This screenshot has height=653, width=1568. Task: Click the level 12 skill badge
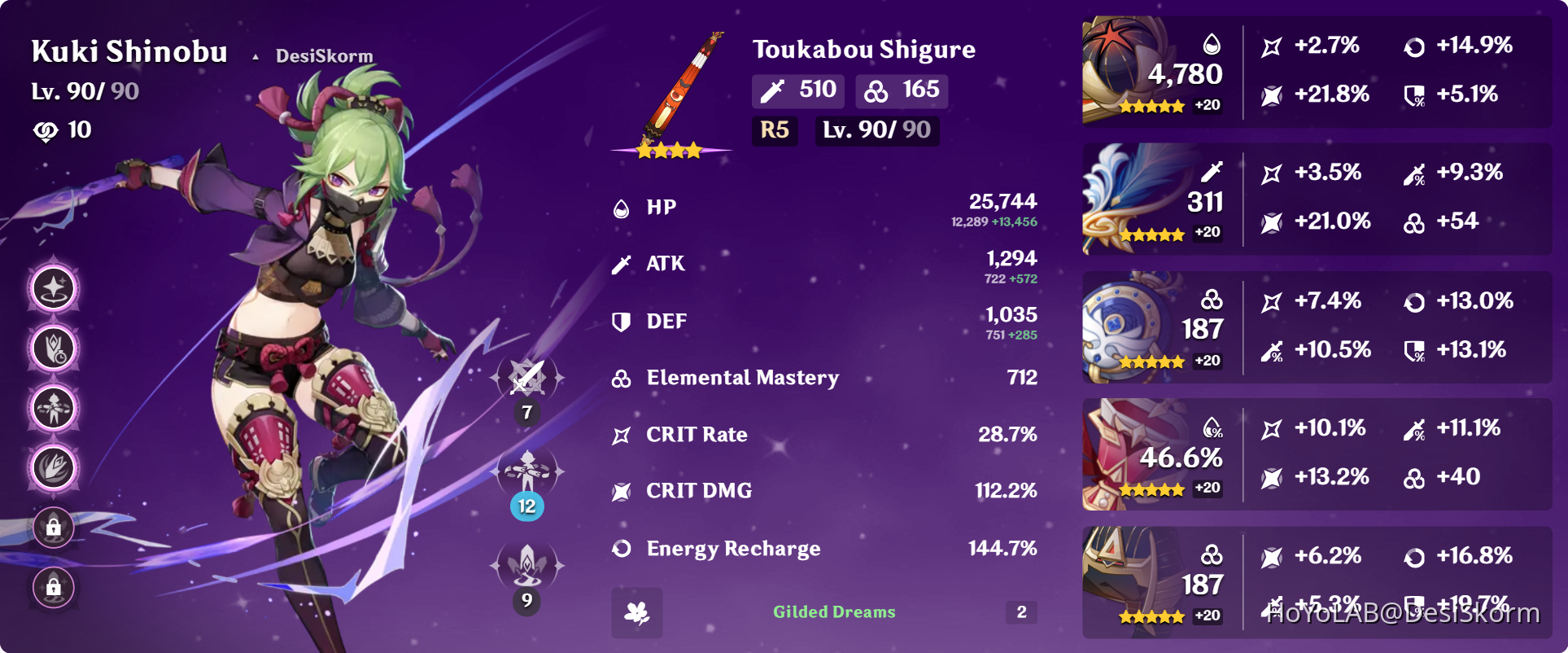526,507
